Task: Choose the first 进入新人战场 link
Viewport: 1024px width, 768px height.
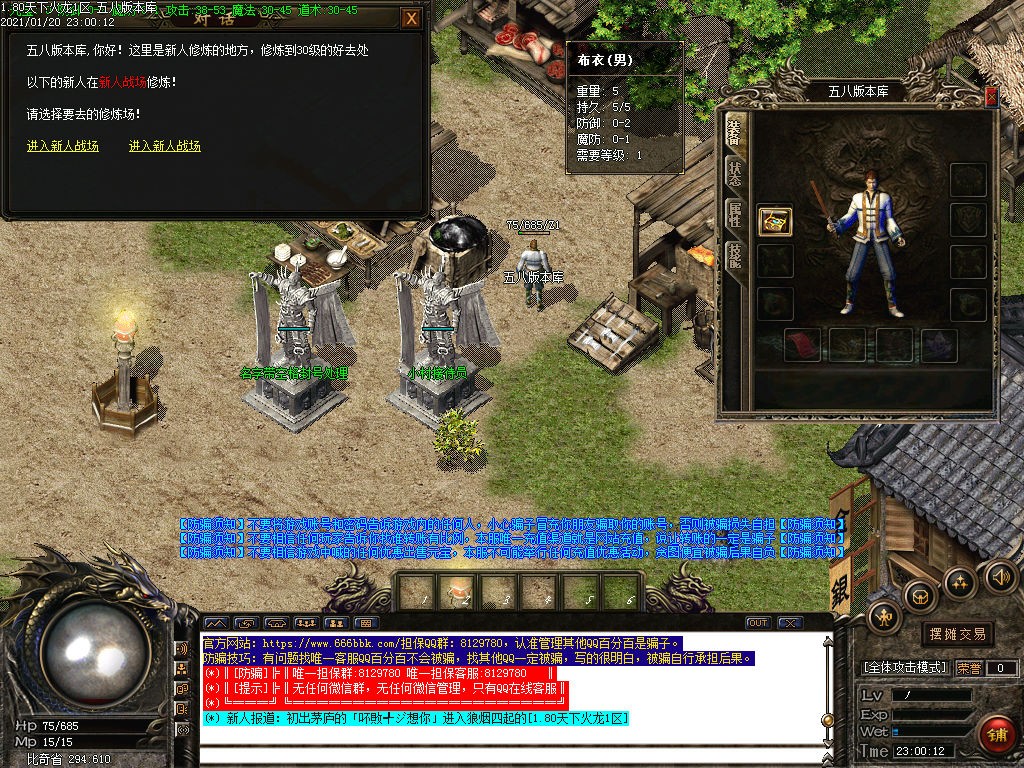Action: 63,146
